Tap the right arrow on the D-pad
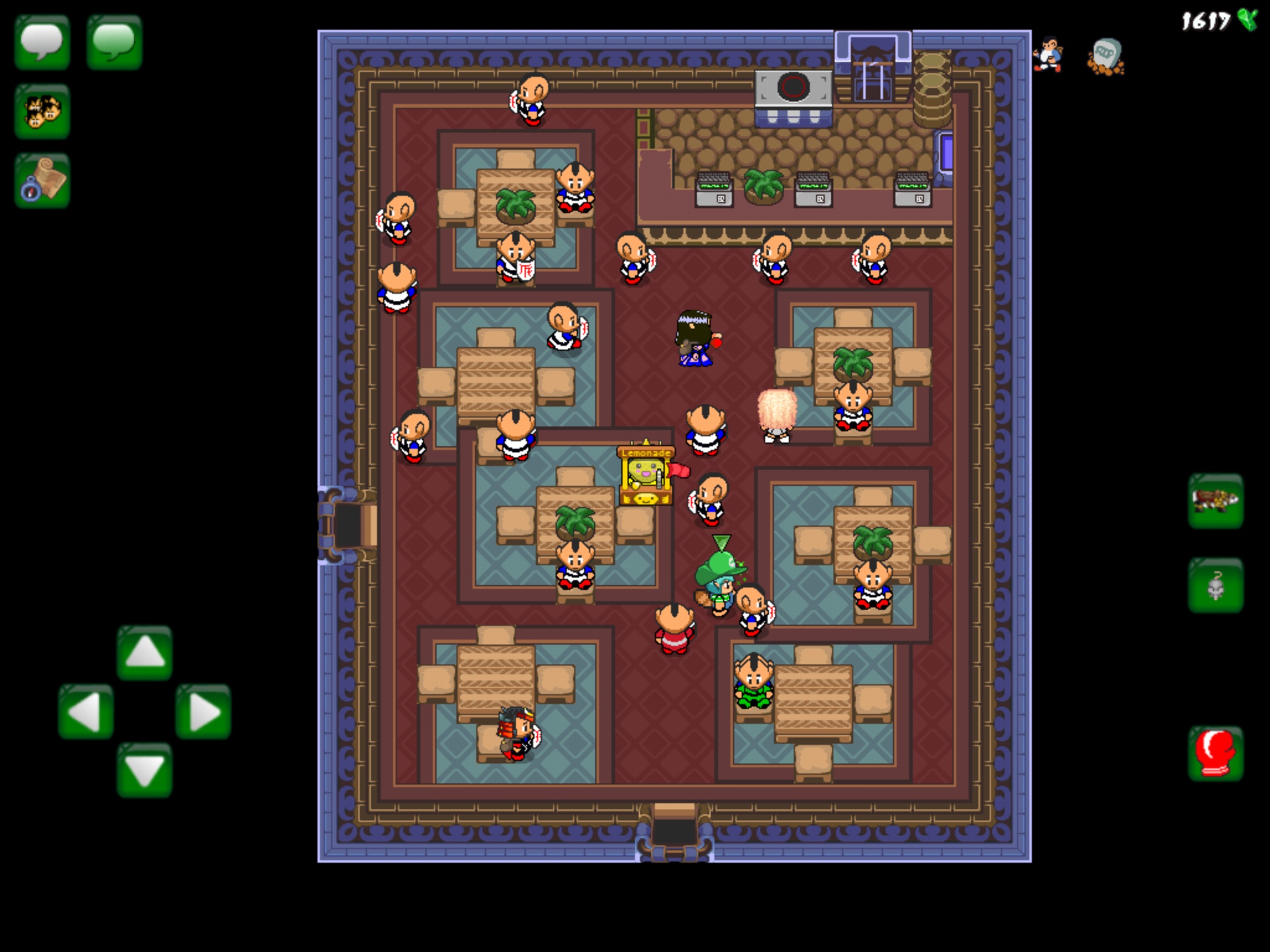The width and height of the screenshot is (1270, 952). (203, 712)
